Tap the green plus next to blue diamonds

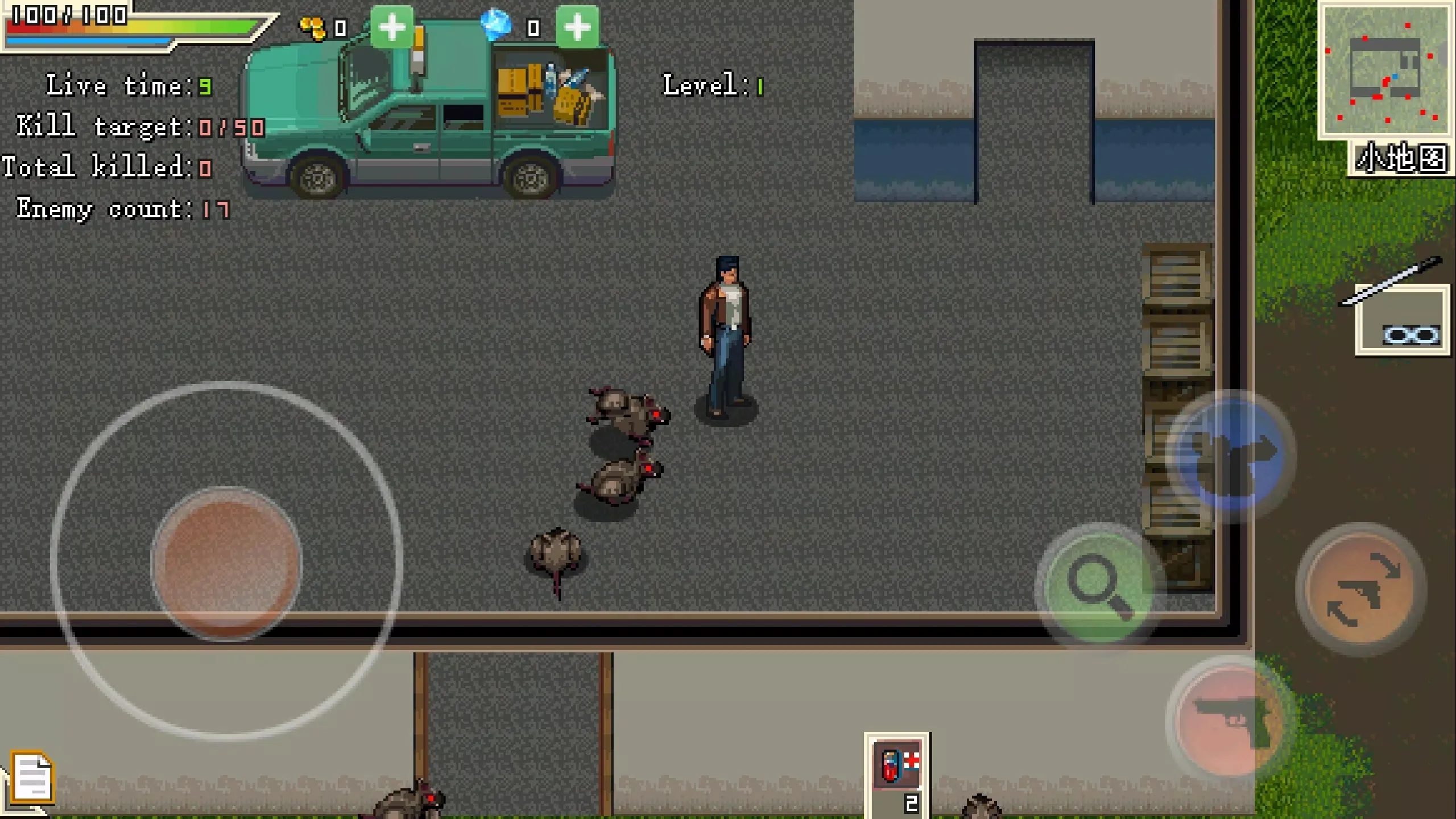pyautogui.click(x=577, y=27)
